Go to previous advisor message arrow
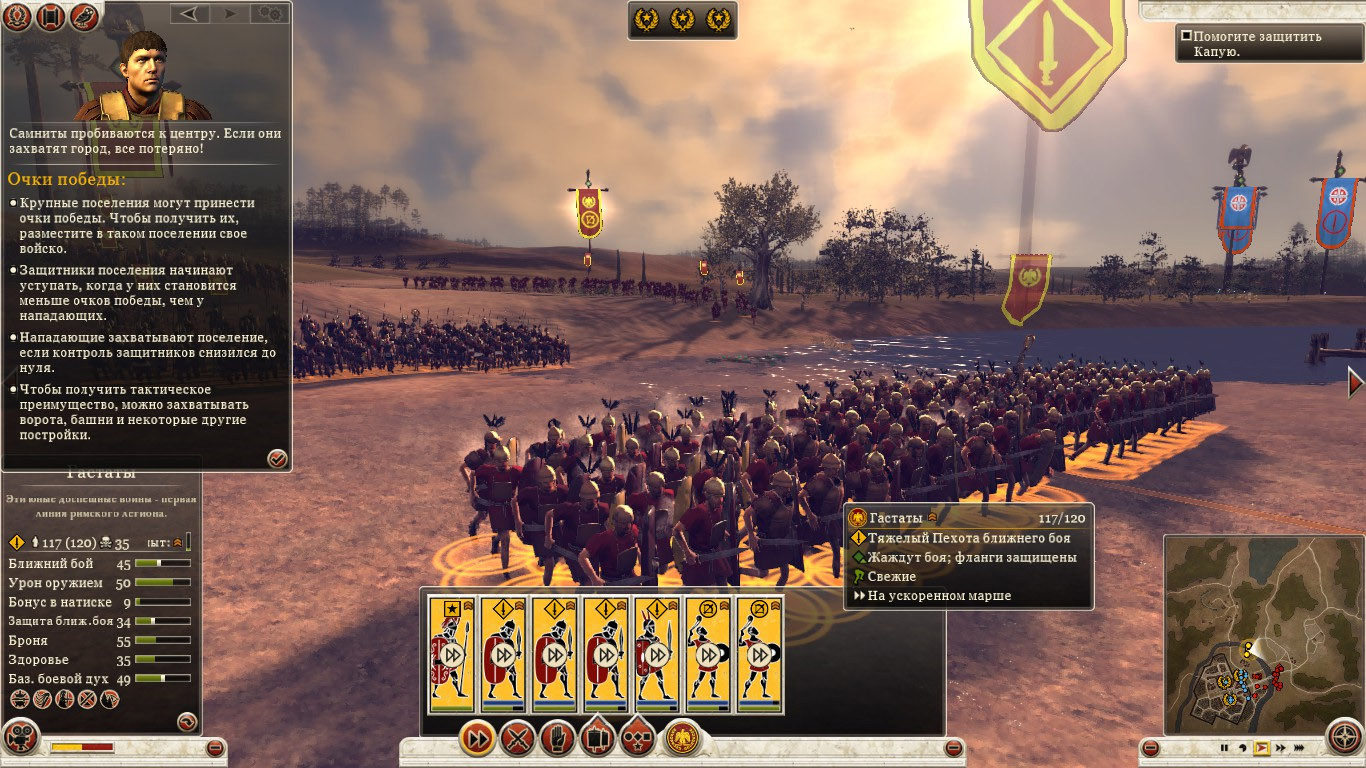1366x768 pixels. (189, 13)
